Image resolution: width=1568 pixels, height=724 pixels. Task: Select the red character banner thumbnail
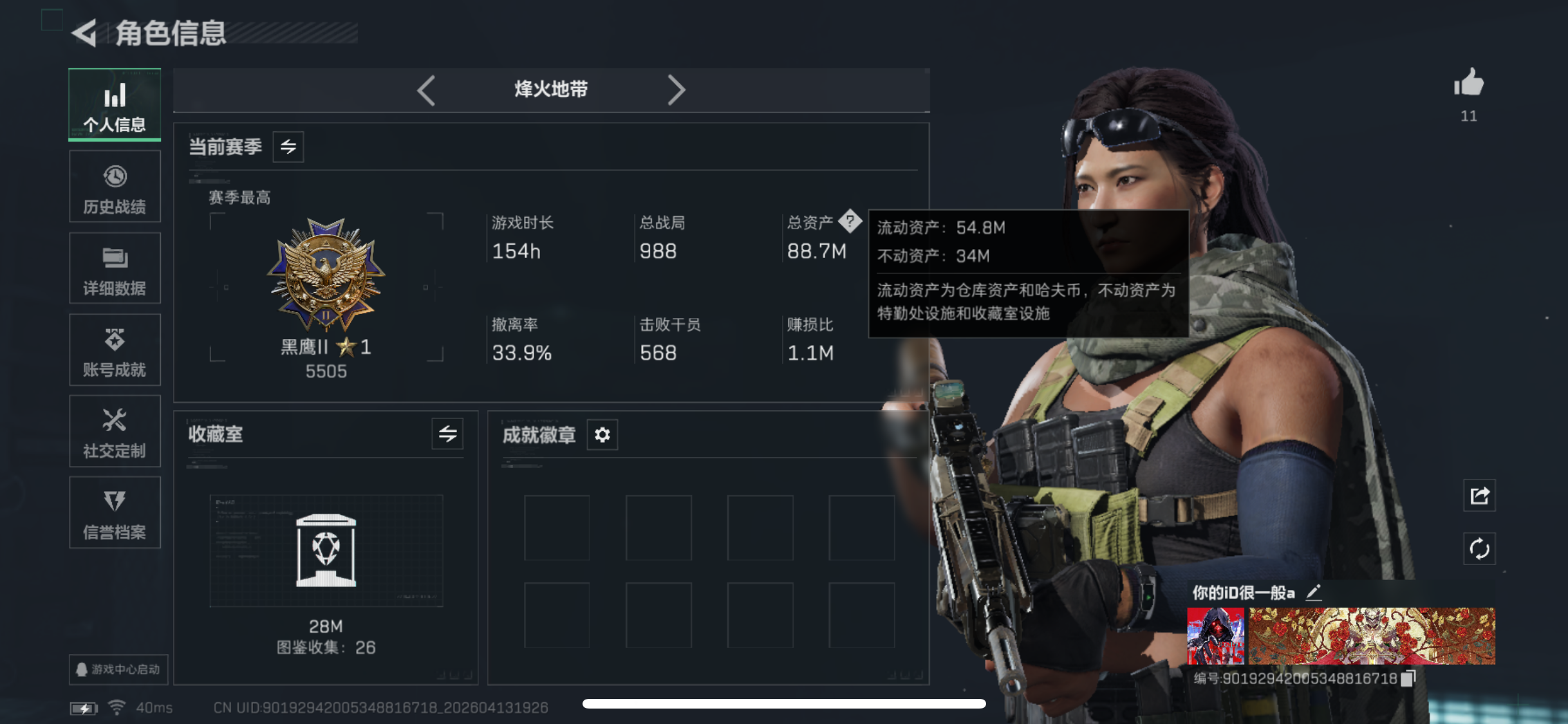1215,635
